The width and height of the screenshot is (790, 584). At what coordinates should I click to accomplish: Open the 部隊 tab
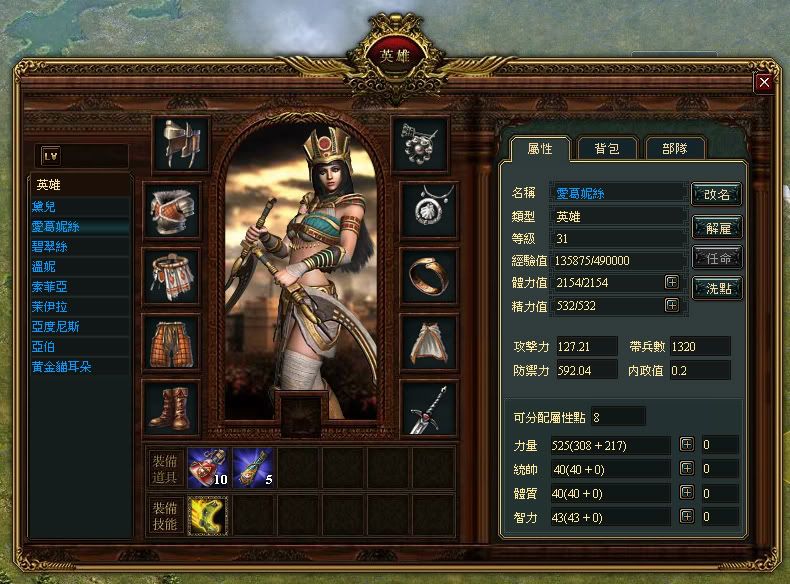click(x=674, y=148)
